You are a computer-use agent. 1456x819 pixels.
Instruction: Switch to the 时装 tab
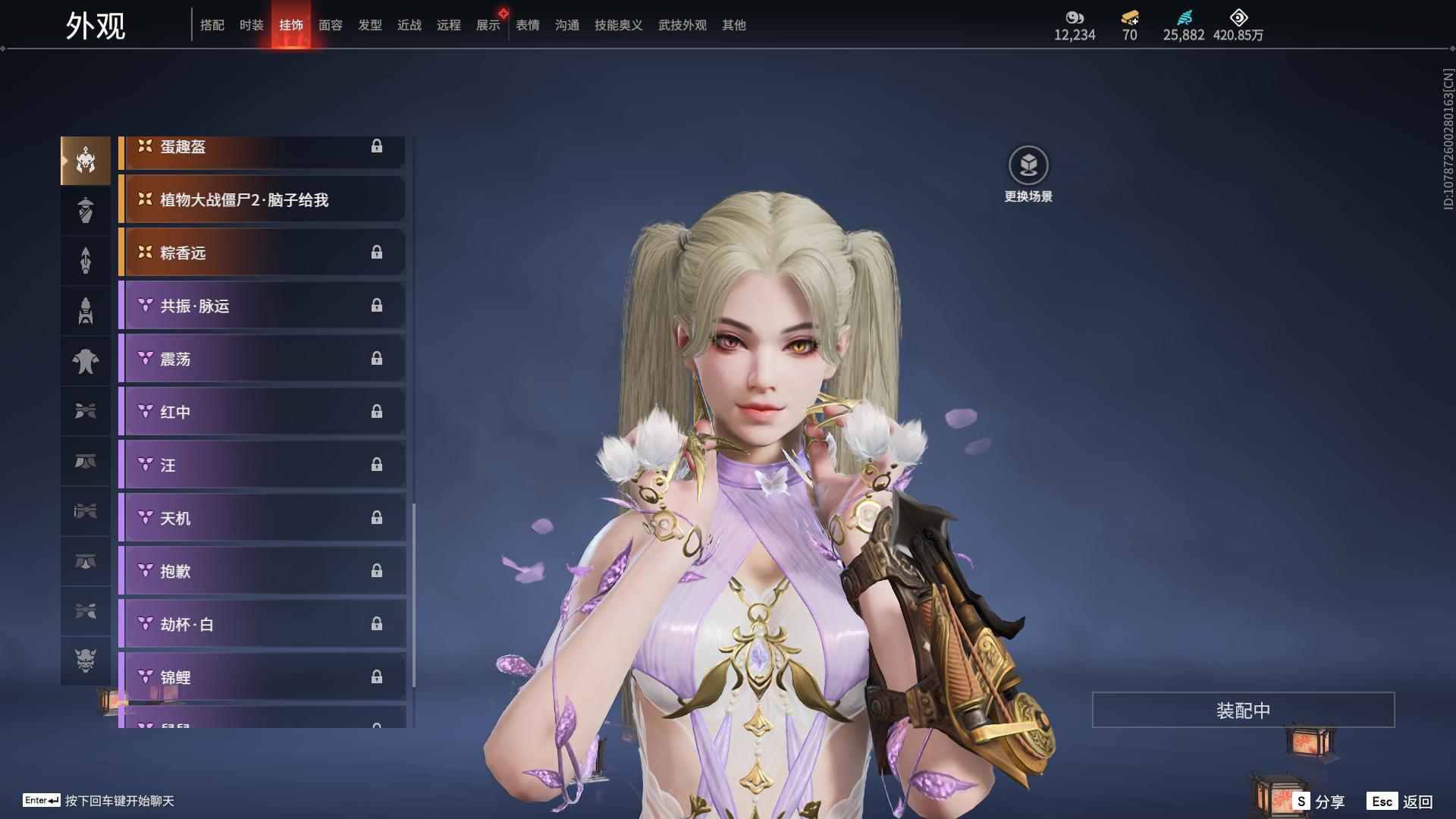pos(251,25)
